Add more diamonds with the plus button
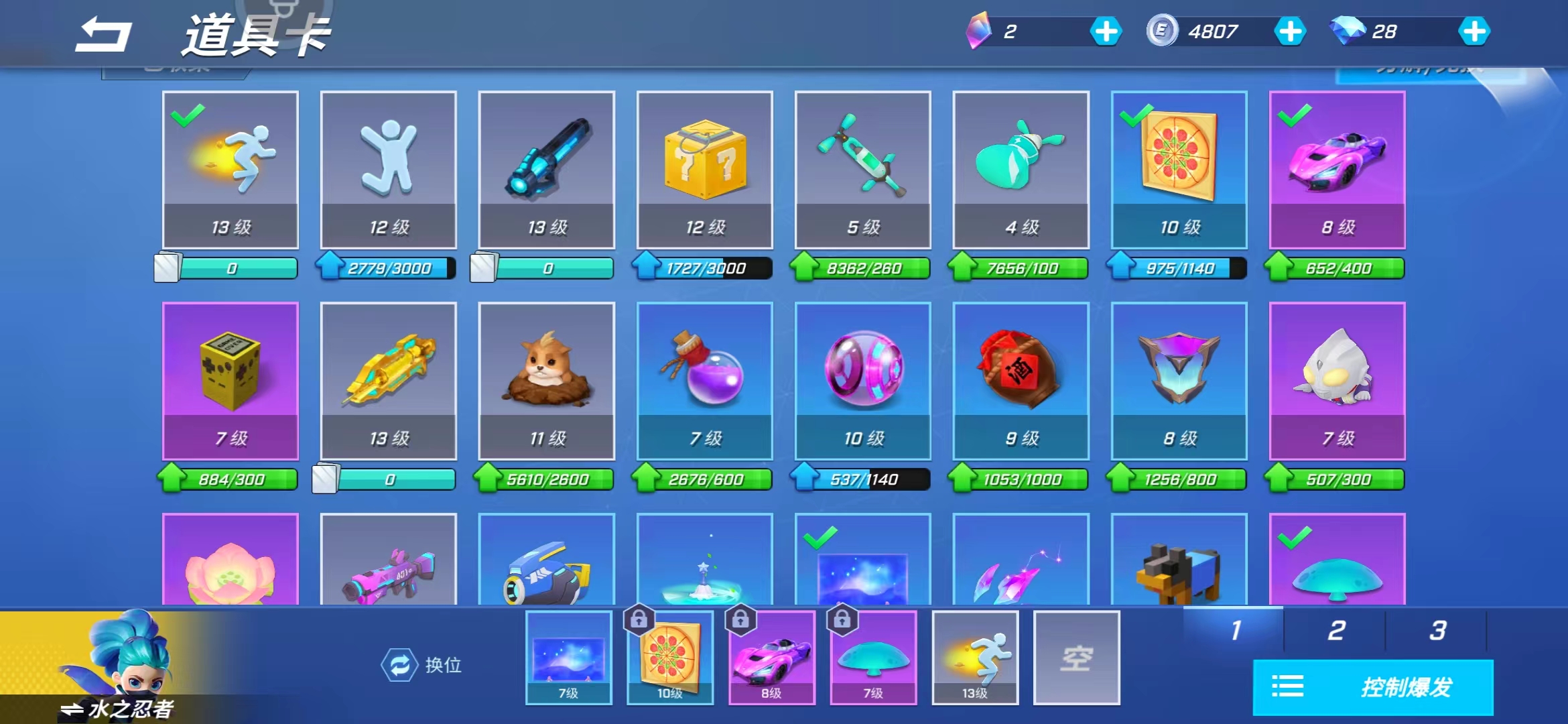 (1474, 32)
